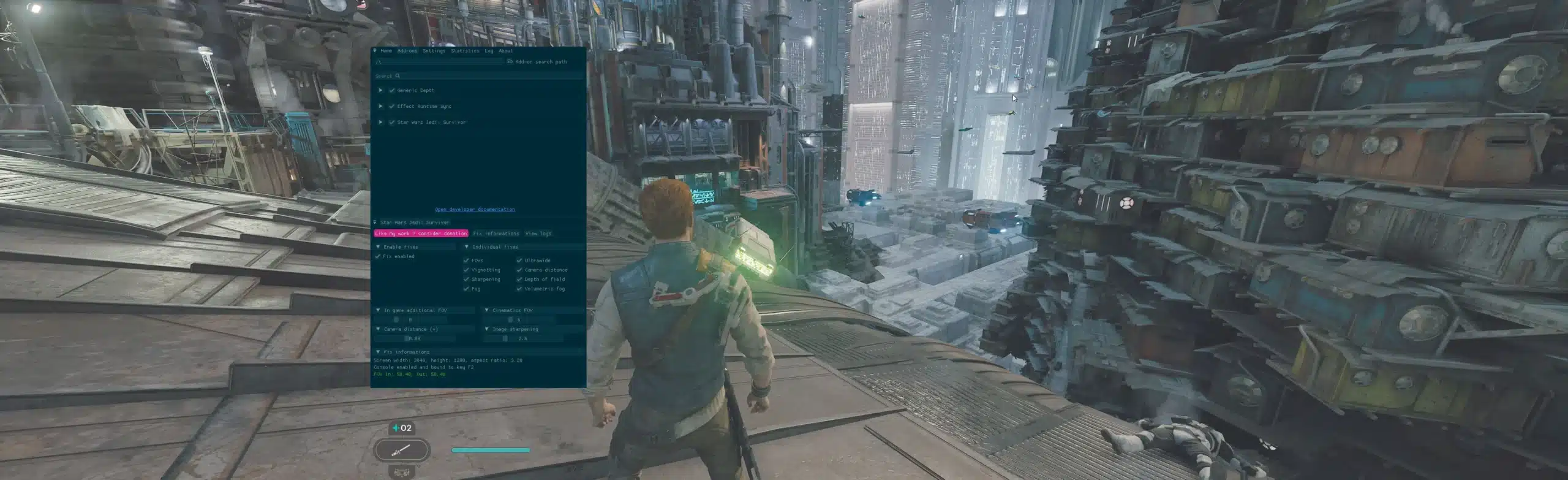Toggle the Fix enabled checkbox
Image resolution: width=1568 pixels, height=480 pixels.
click(x=378, y=257)
